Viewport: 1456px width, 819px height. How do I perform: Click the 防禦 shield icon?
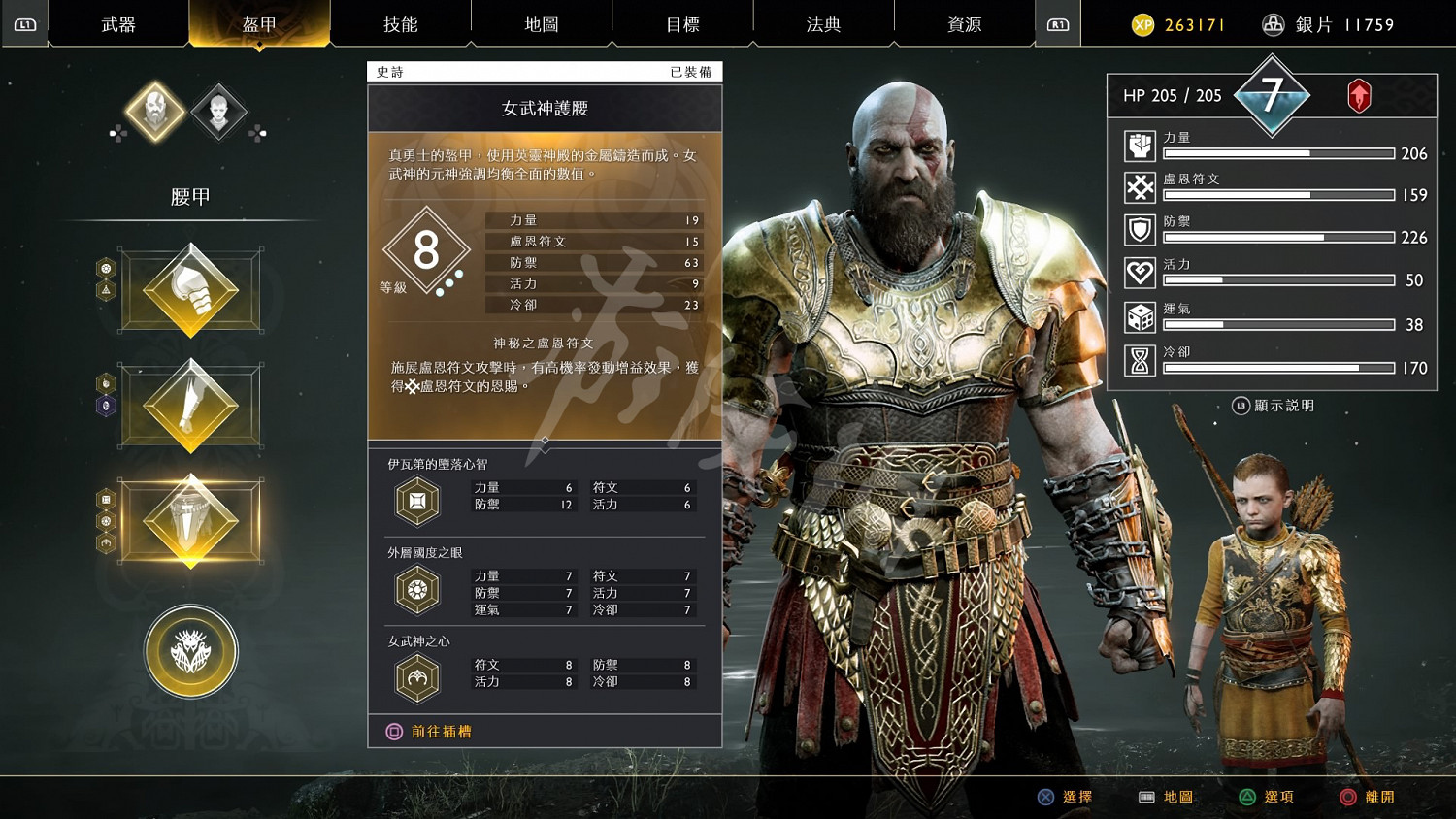pyautogui.click(x=1139, y=230)
